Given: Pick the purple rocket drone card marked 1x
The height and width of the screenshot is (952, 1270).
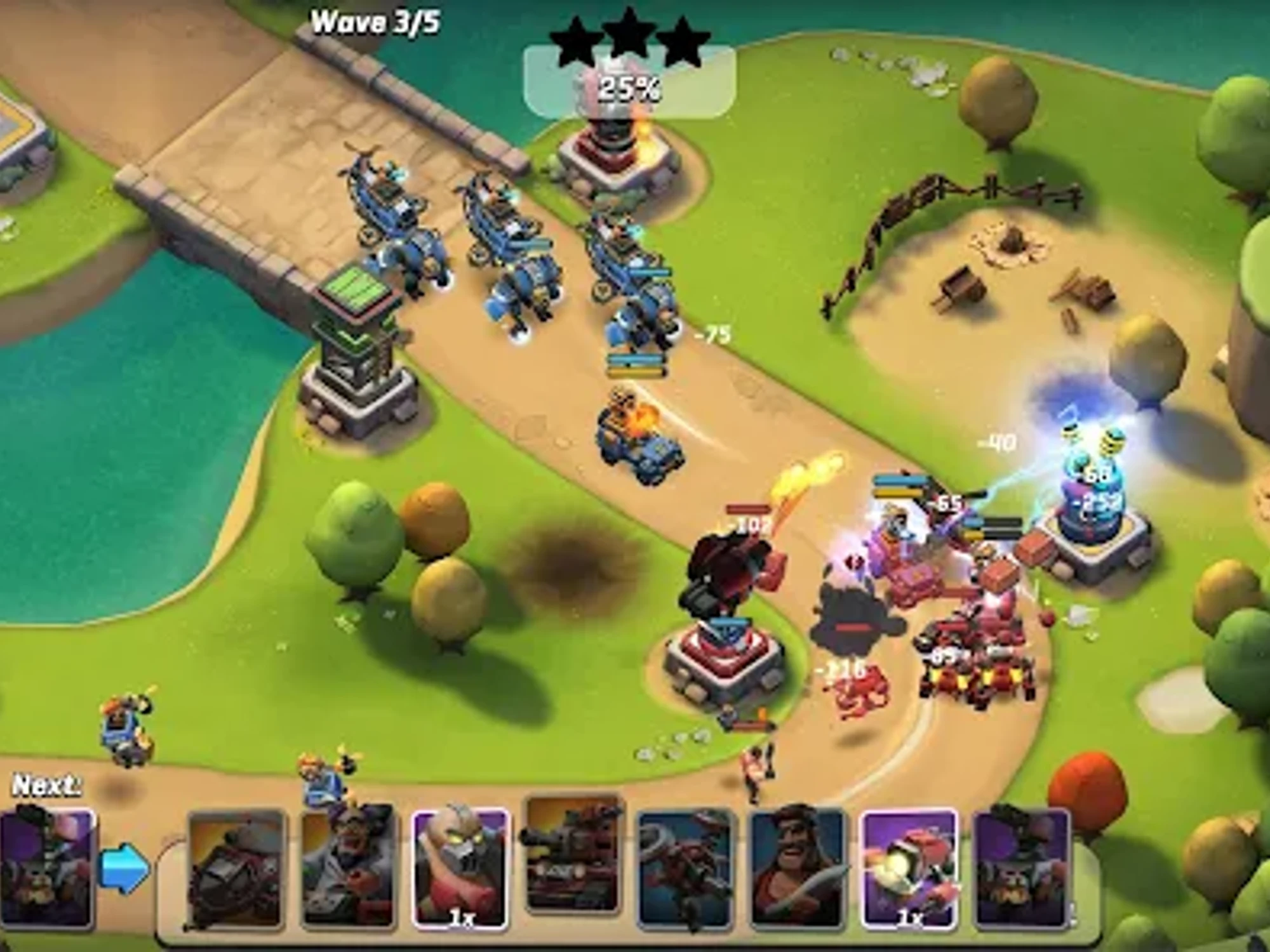Looking at the screenshot, I should [909, 869].
